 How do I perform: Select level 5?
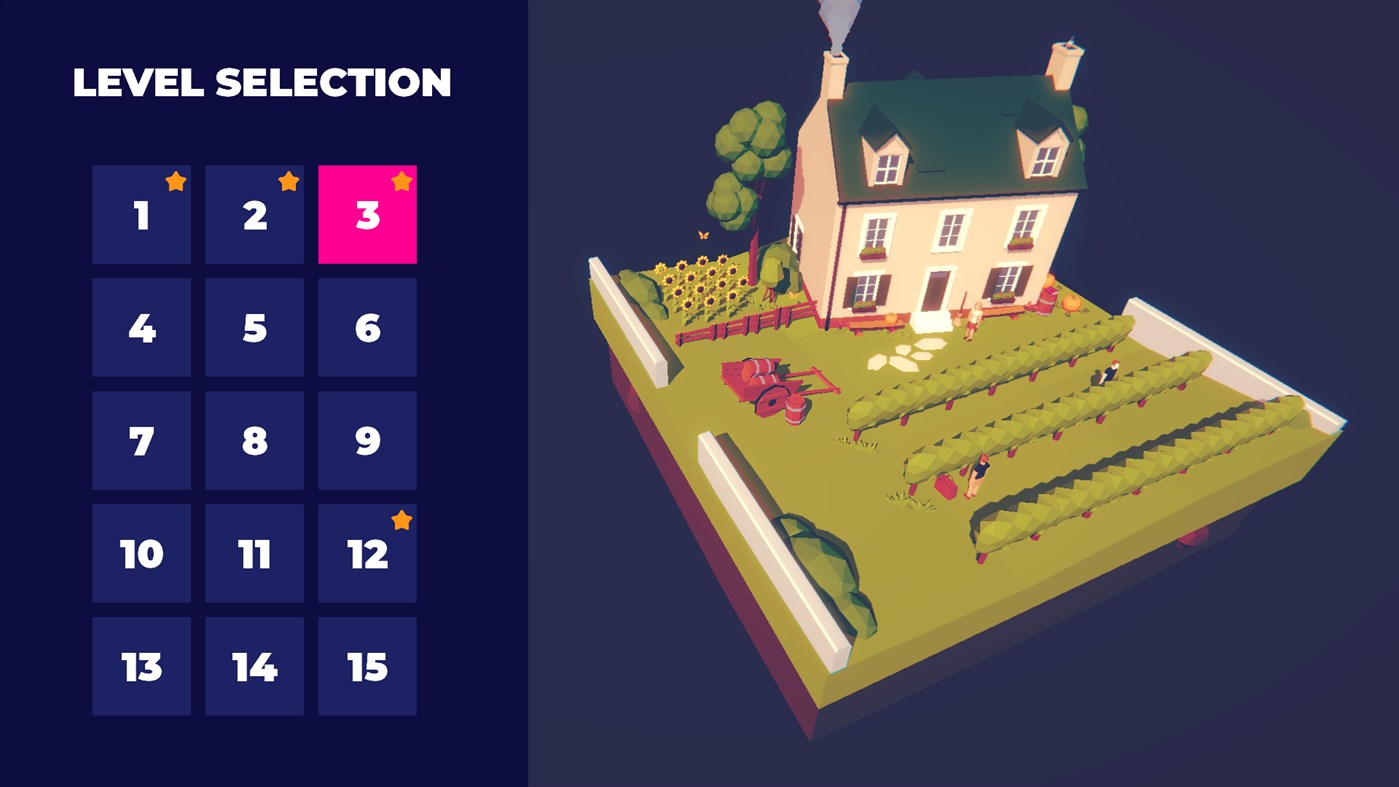pos(254,326)
